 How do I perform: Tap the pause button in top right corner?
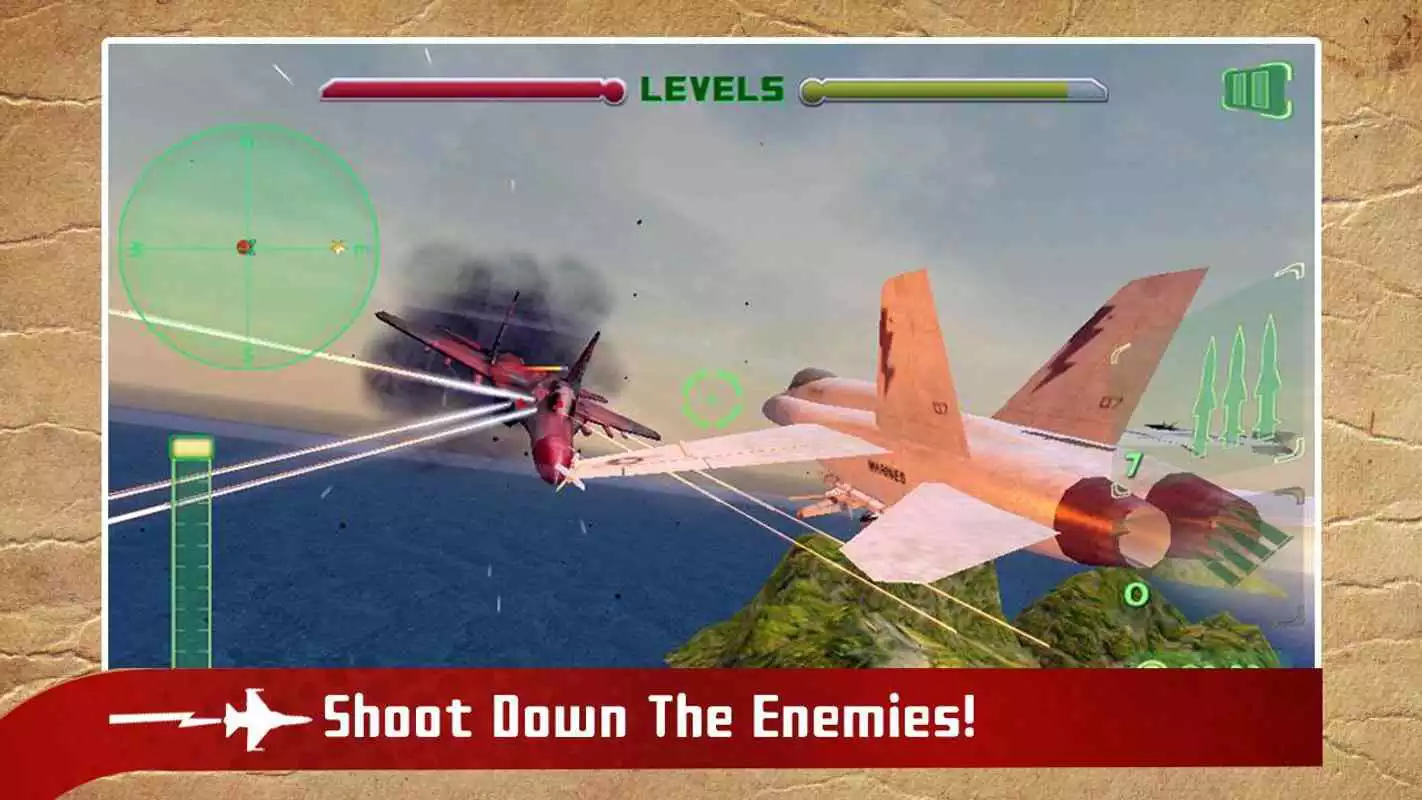point(1255,89)
